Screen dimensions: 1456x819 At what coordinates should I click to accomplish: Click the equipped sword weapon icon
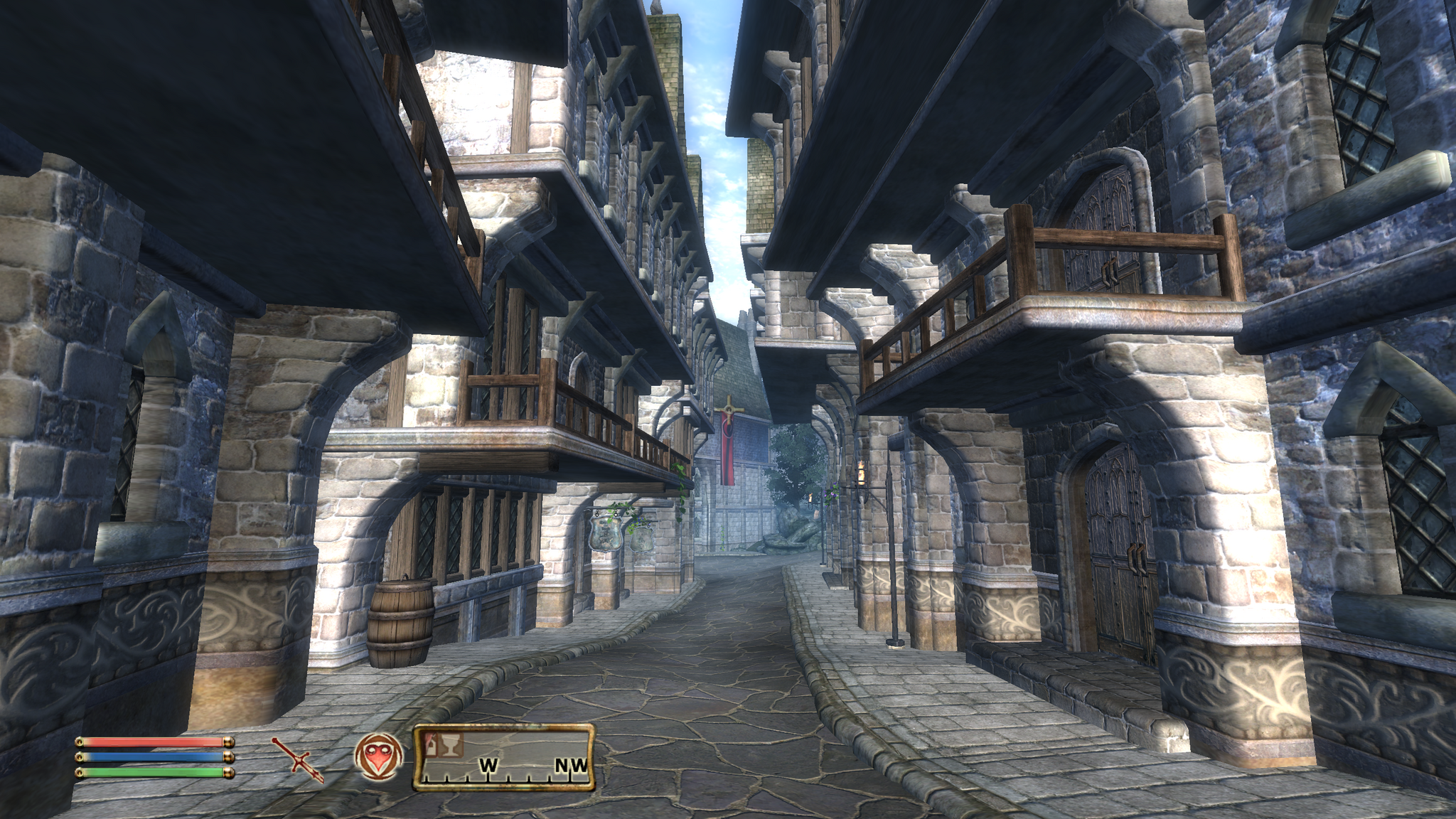[298, 760]
